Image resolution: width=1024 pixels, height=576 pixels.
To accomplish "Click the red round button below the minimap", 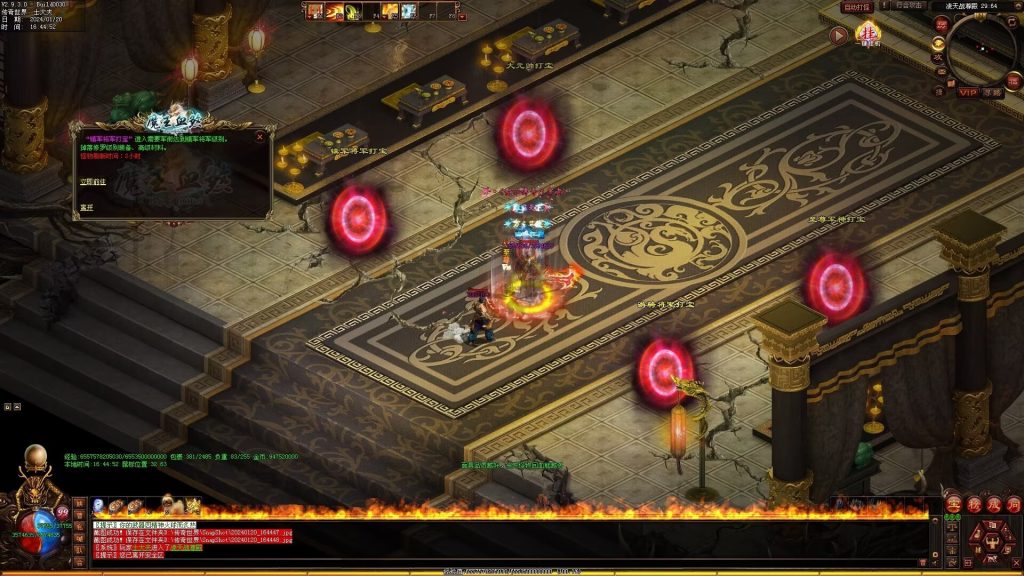I will 1013,78.
